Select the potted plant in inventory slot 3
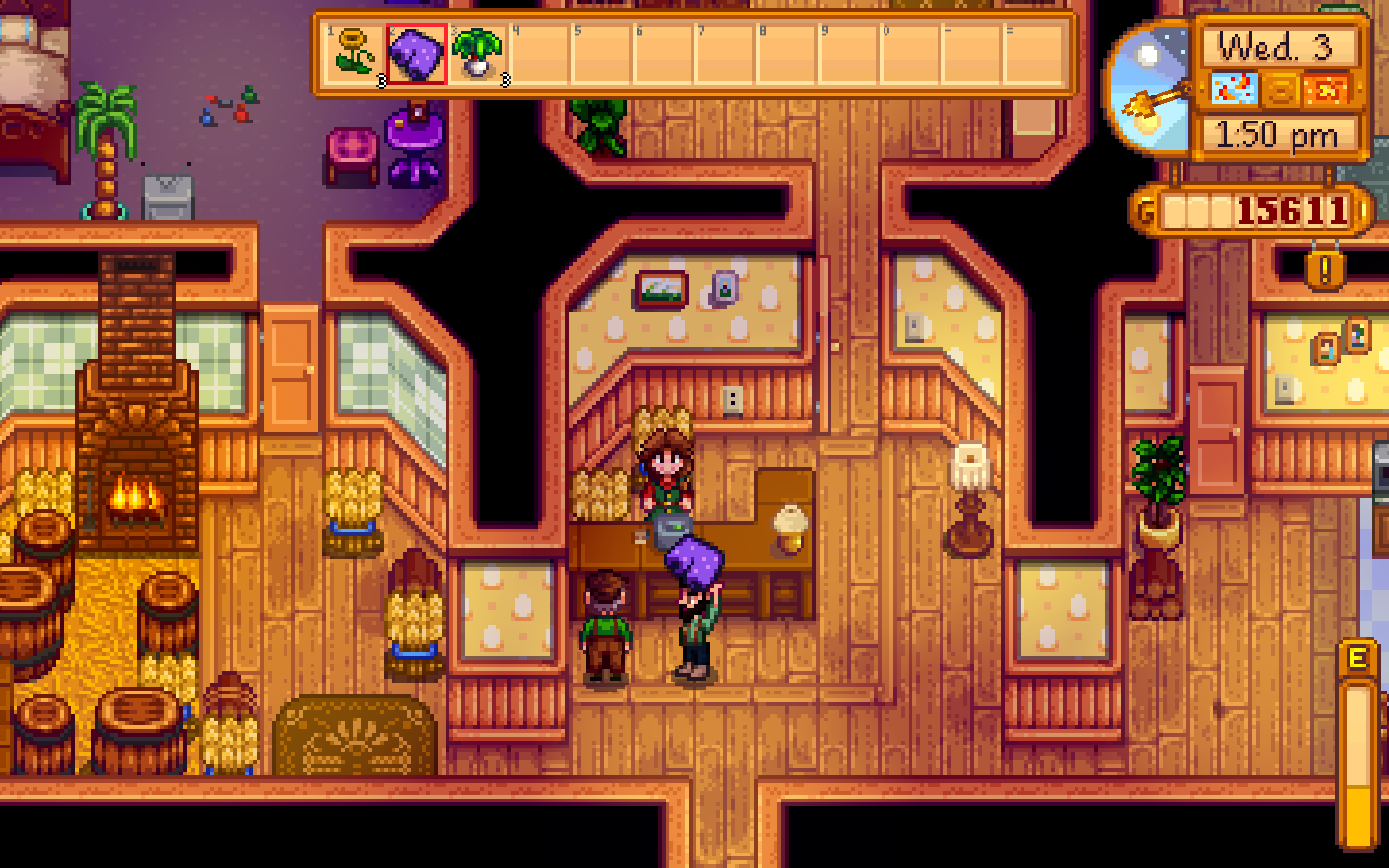 click(x=477, y=55)
